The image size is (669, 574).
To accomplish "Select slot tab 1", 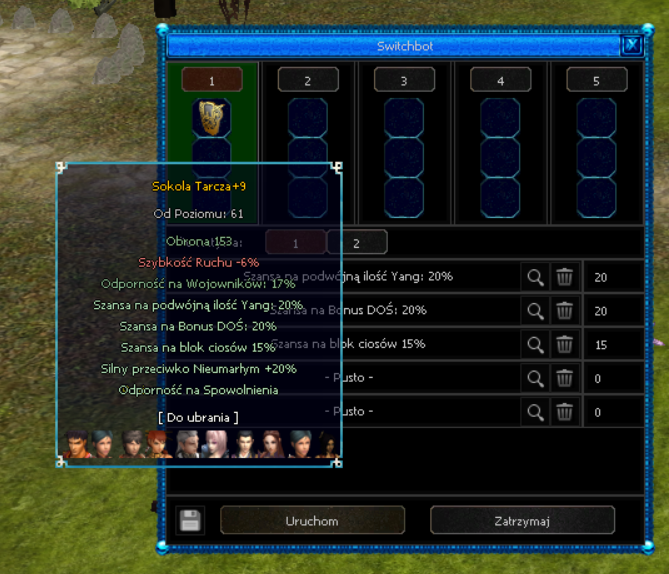I will pyautogui.click(x=212, y=80).
